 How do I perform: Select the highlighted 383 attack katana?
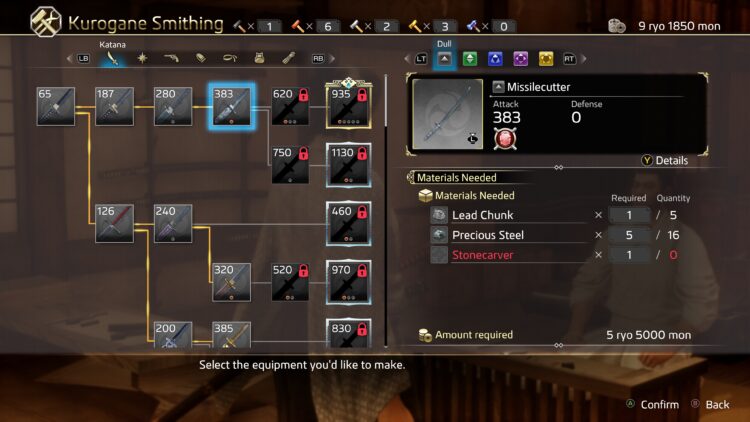click(x=231, y=106)
